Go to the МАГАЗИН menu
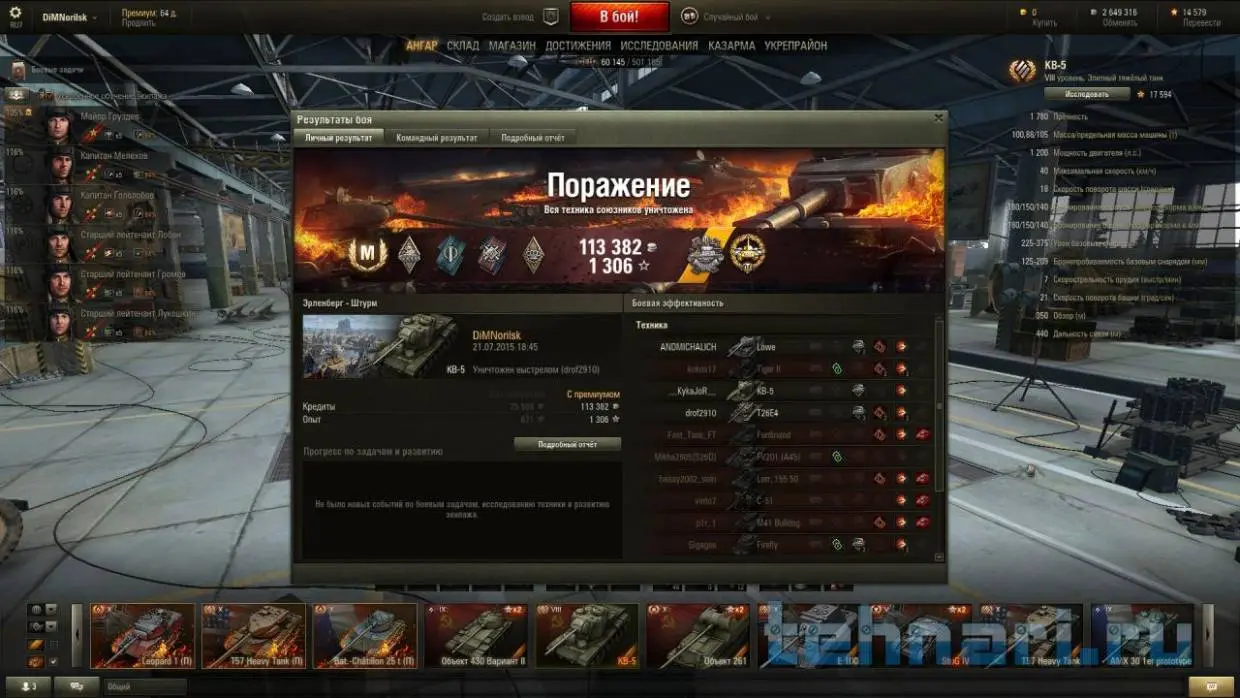1240x698 pixels. pos(512,46)
